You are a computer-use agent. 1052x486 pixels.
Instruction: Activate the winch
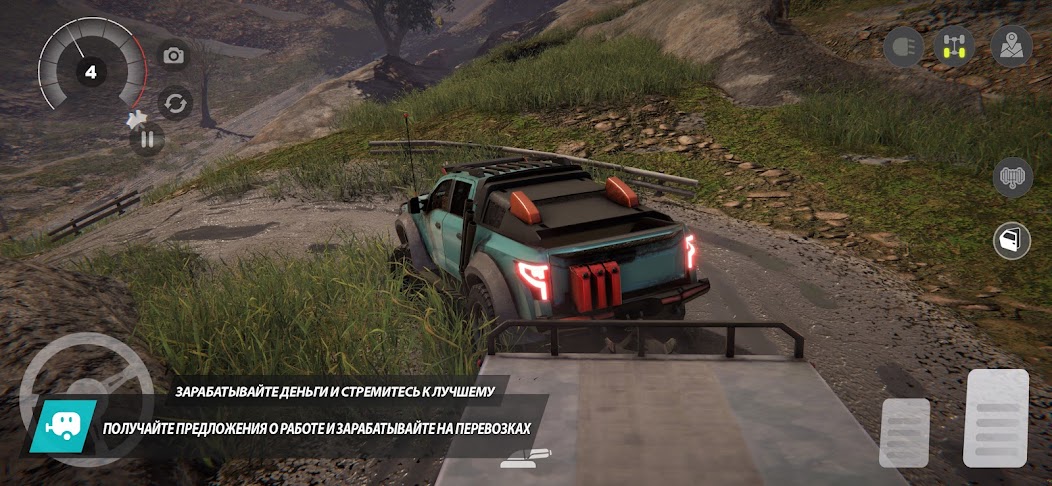click(x=1012, y=178)
